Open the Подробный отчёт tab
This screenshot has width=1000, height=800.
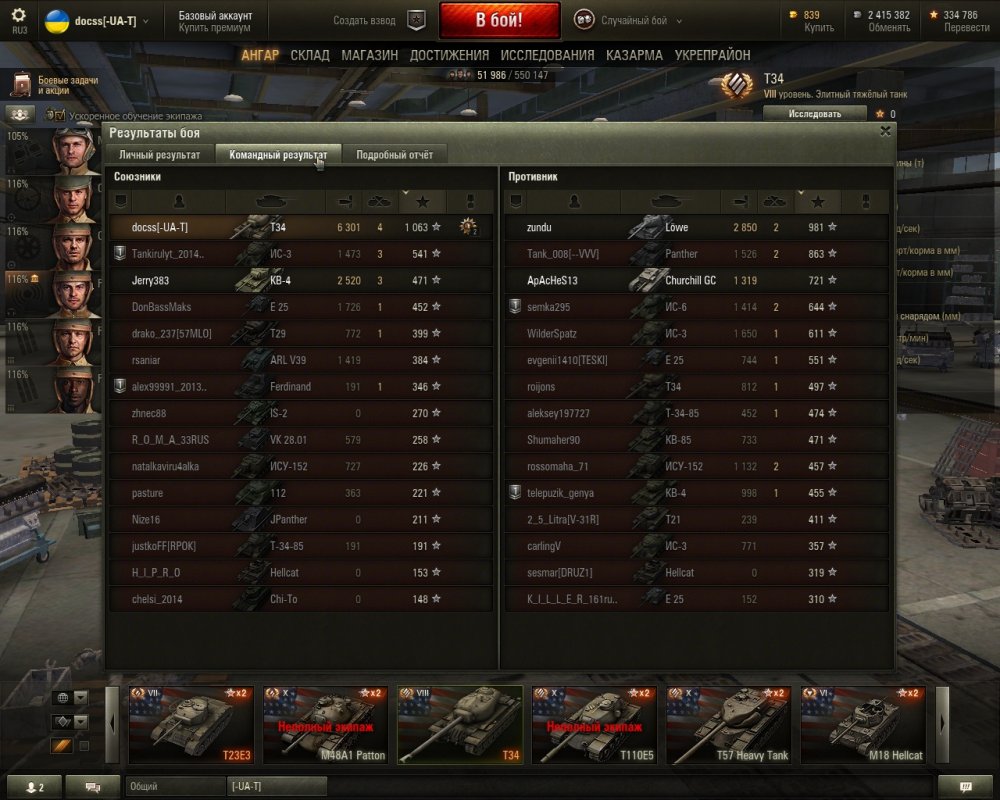395,155
